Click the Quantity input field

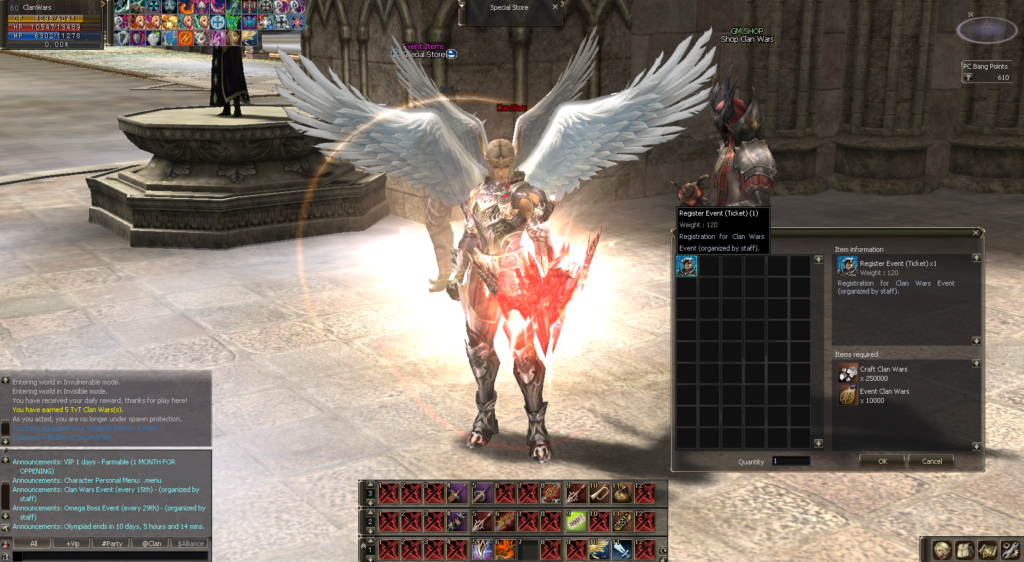coord(790,461)
